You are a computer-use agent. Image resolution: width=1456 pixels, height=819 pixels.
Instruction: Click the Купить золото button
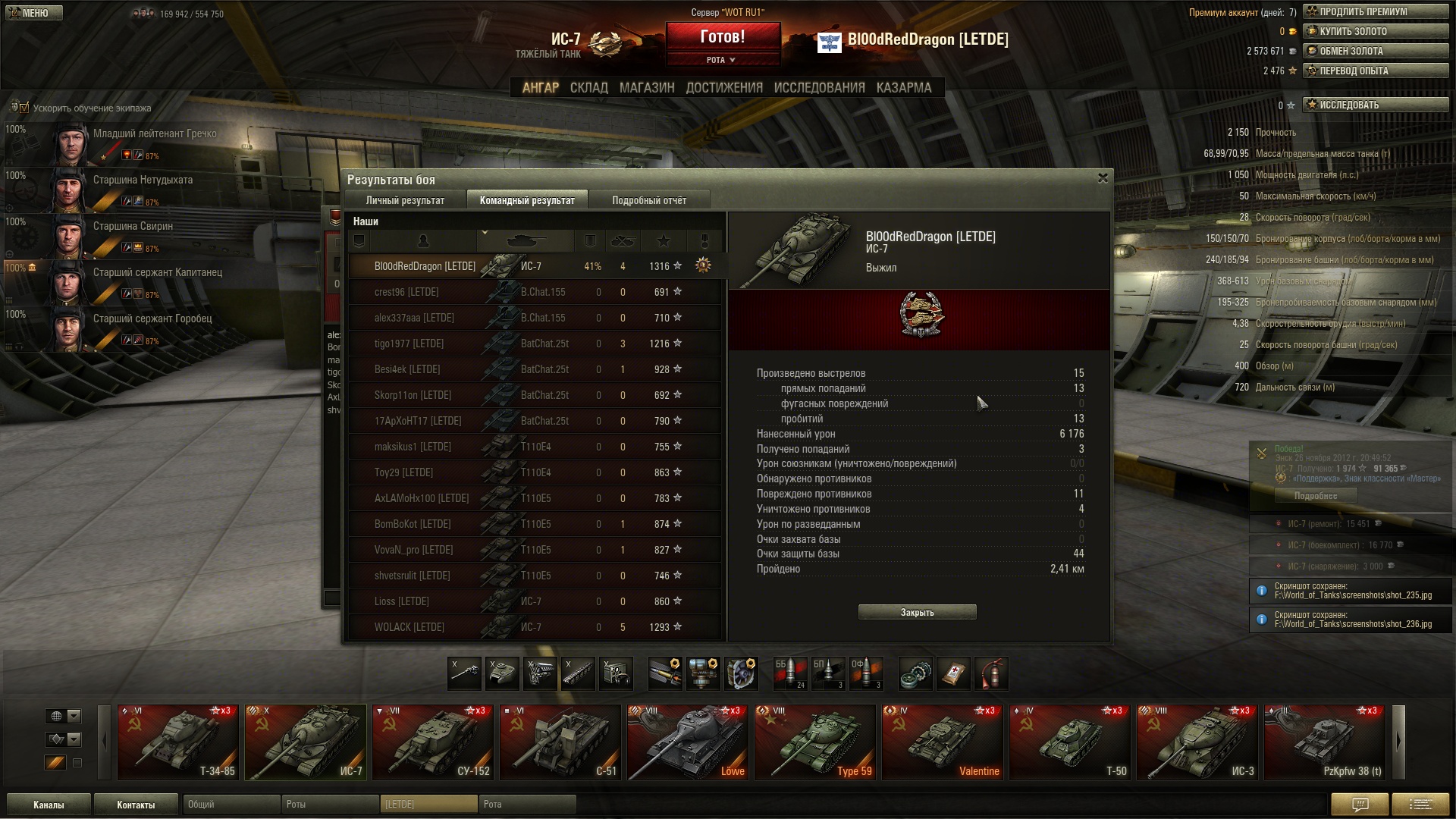tap(1376, 31)
